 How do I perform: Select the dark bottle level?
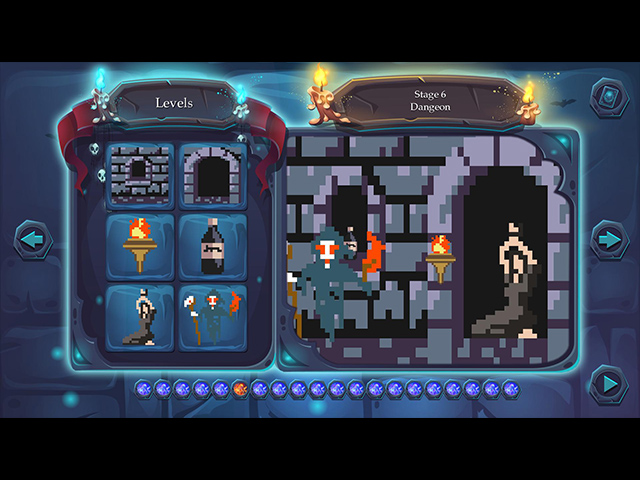211,246
